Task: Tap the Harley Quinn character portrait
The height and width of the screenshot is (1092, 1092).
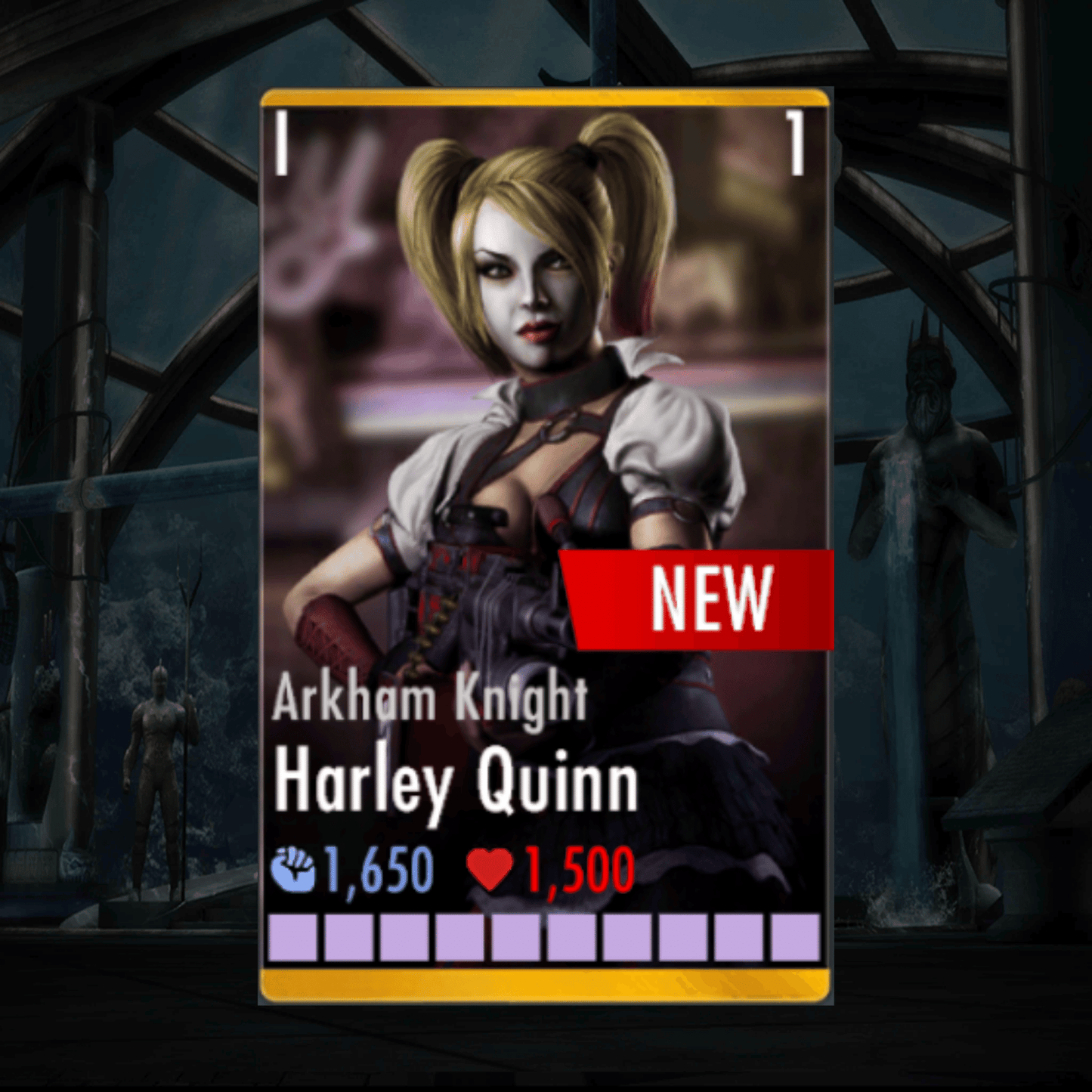Action: [529, 378]
